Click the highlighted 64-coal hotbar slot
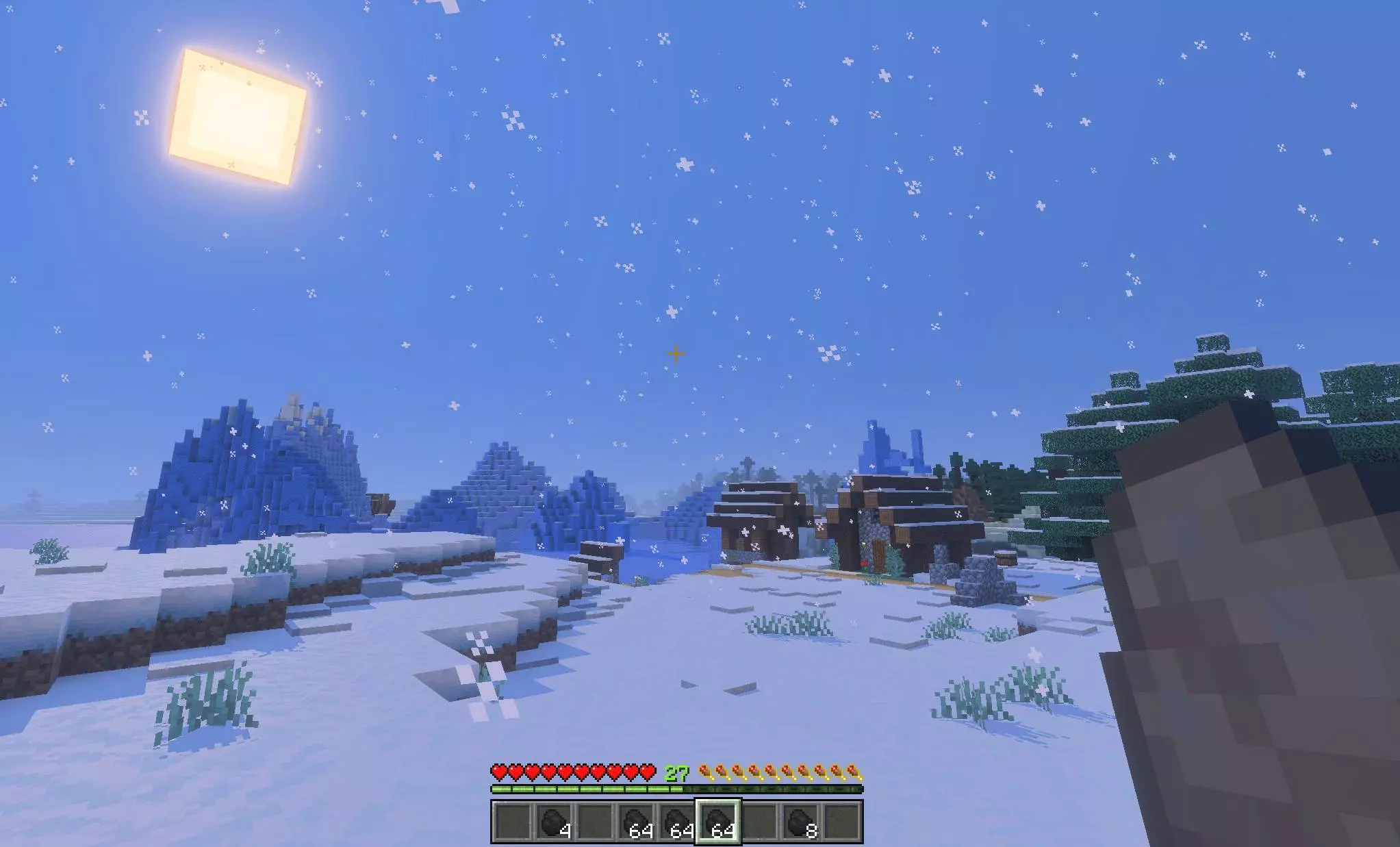Viewport: 1400px width, 847px height. click(718, 822)
